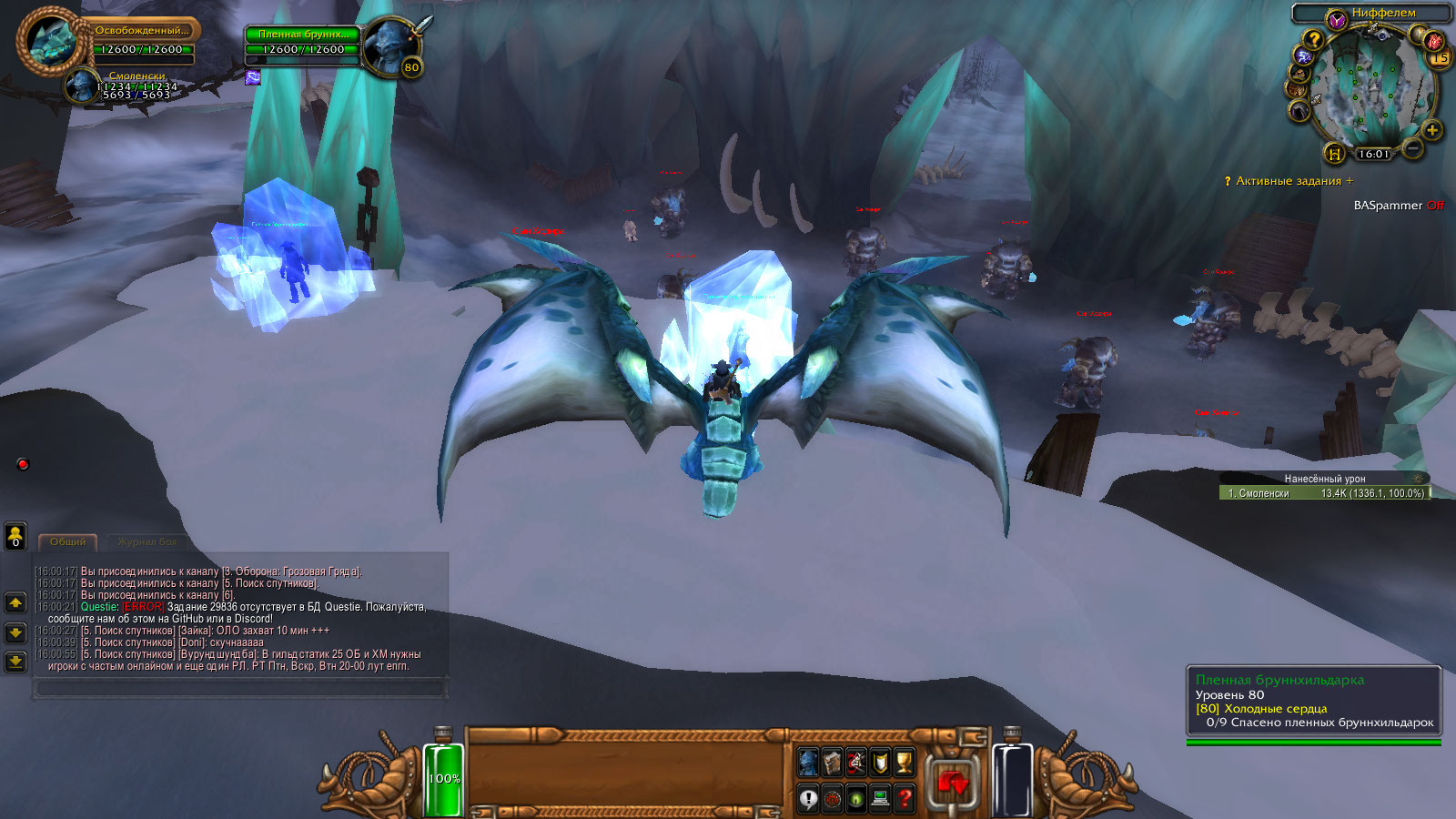This screenshot has width=1456, height=819.
Task: Open the spellbook micro button
Action: click(x=833, y=763)
